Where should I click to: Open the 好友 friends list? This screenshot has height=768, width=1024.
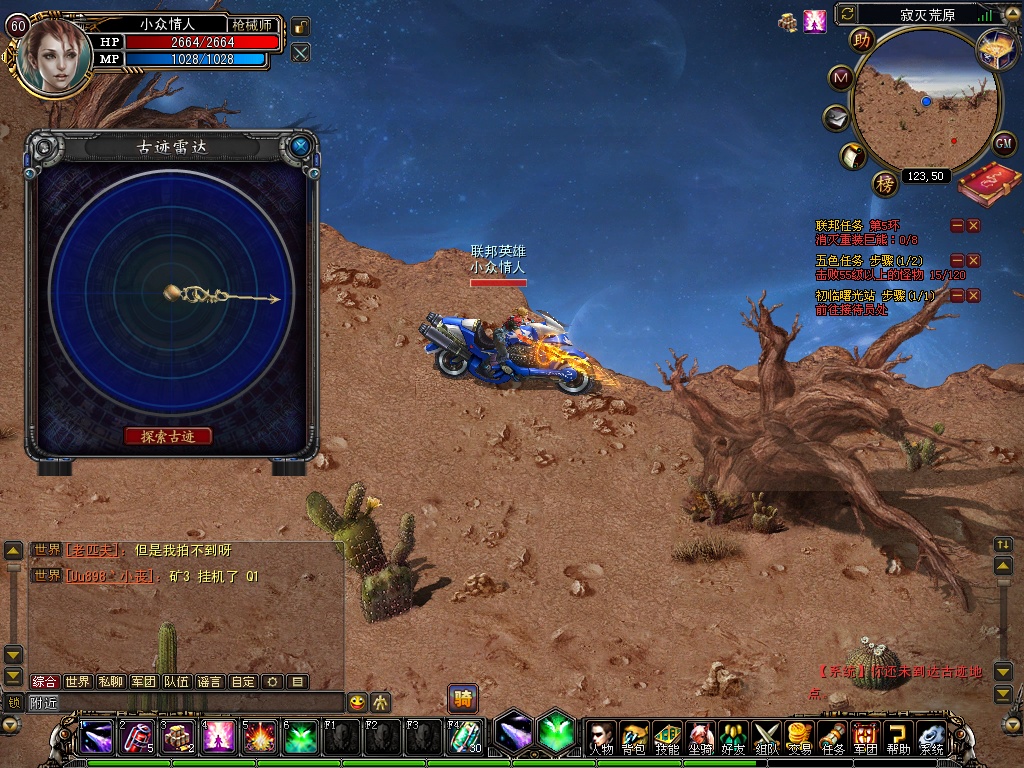pyautogui.click(x=733, y=736)
